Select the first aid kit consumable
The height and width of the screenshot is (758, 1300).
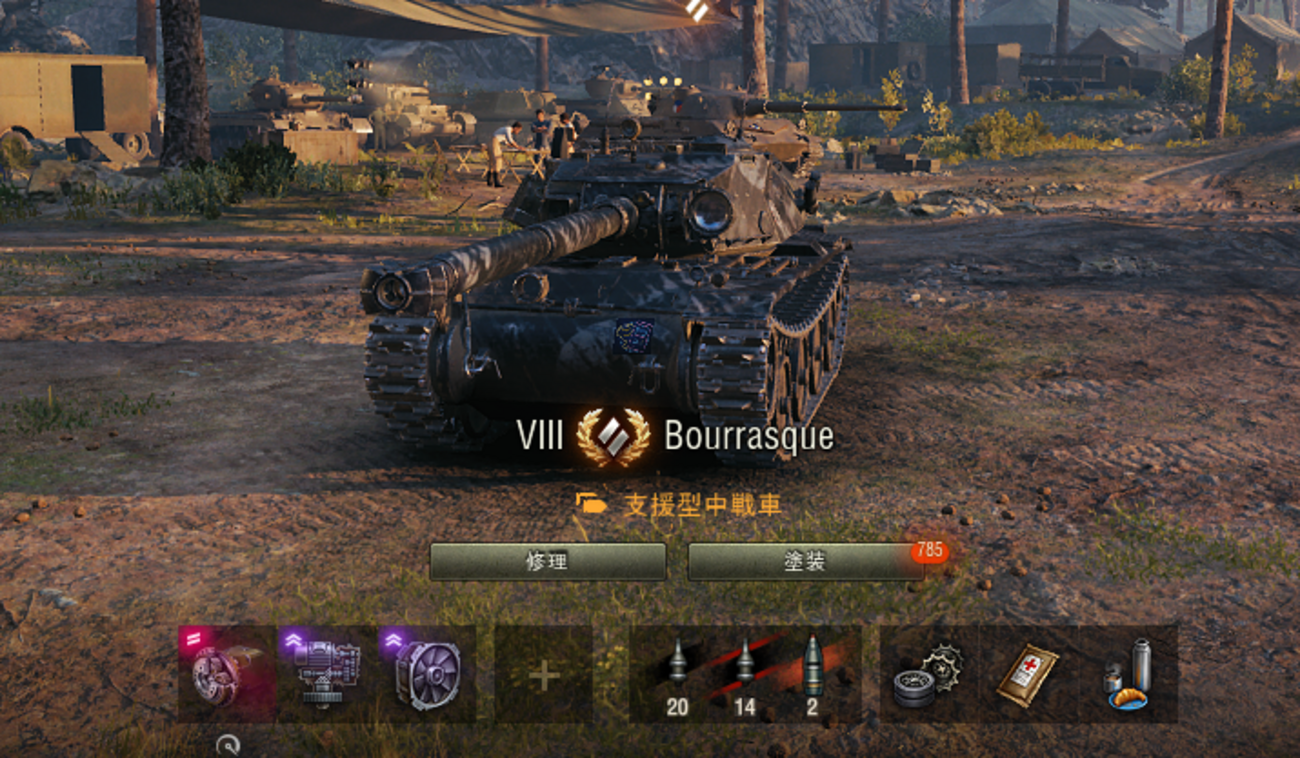(x=1027, y=674)
